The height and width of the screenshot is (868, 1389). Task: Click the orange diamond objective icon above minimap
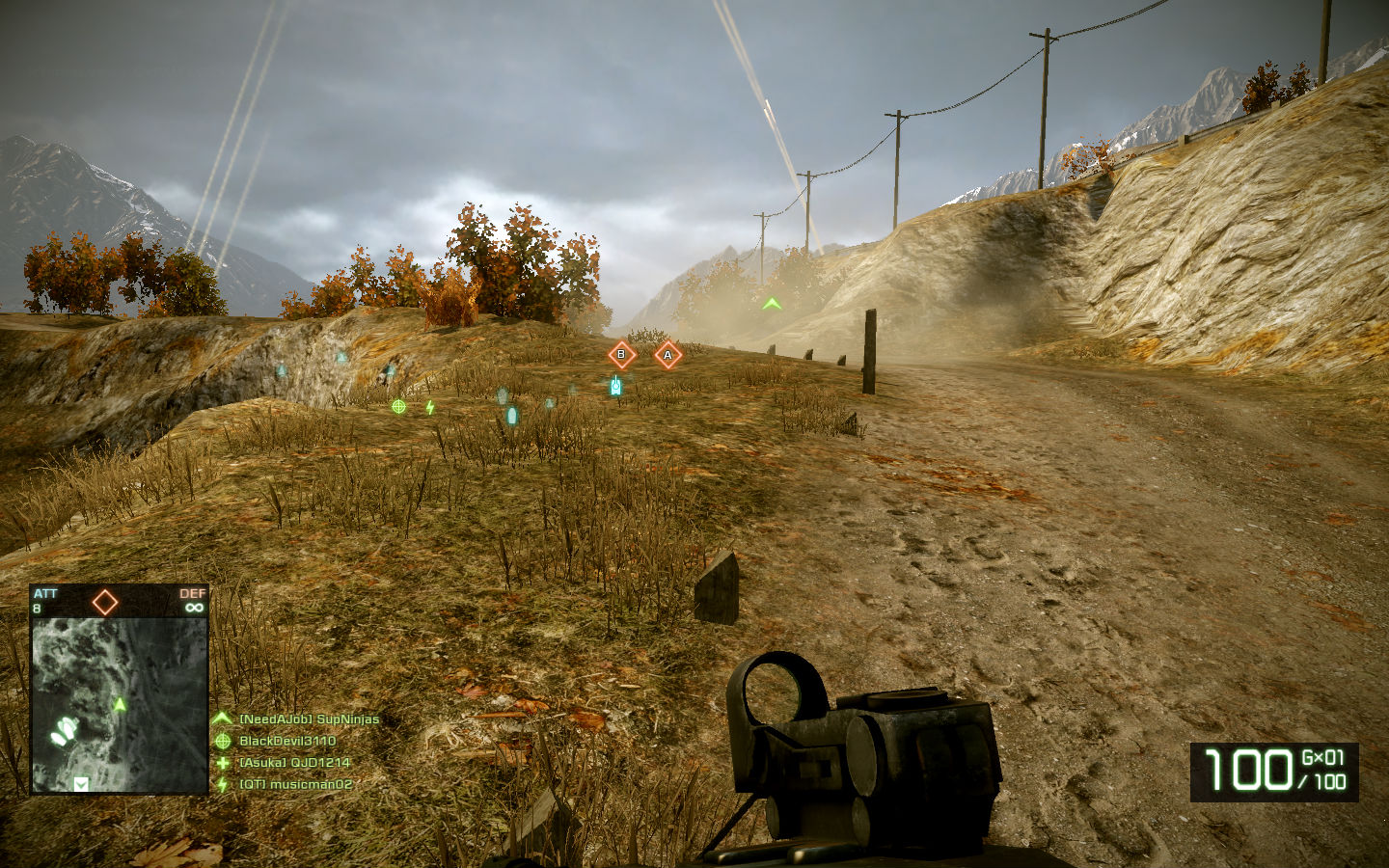click(x=104, y=603)
